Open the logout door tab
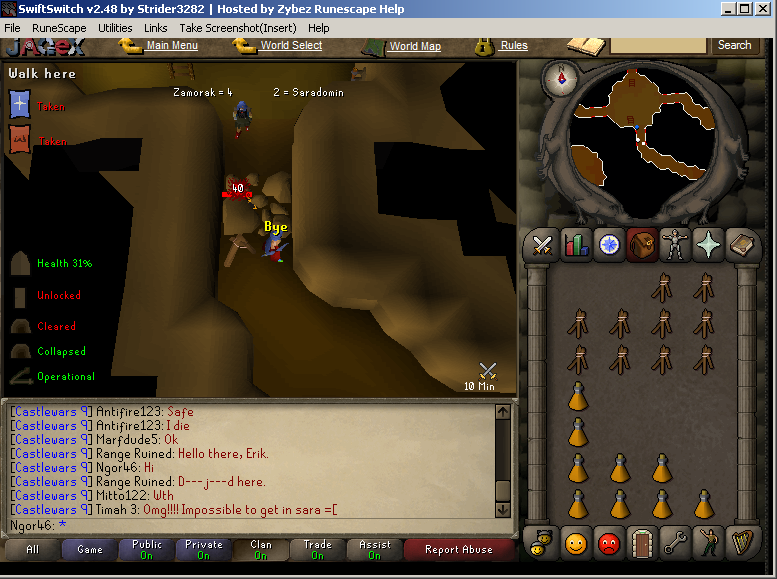Viewport: 777px width, 579px height. 642,542
